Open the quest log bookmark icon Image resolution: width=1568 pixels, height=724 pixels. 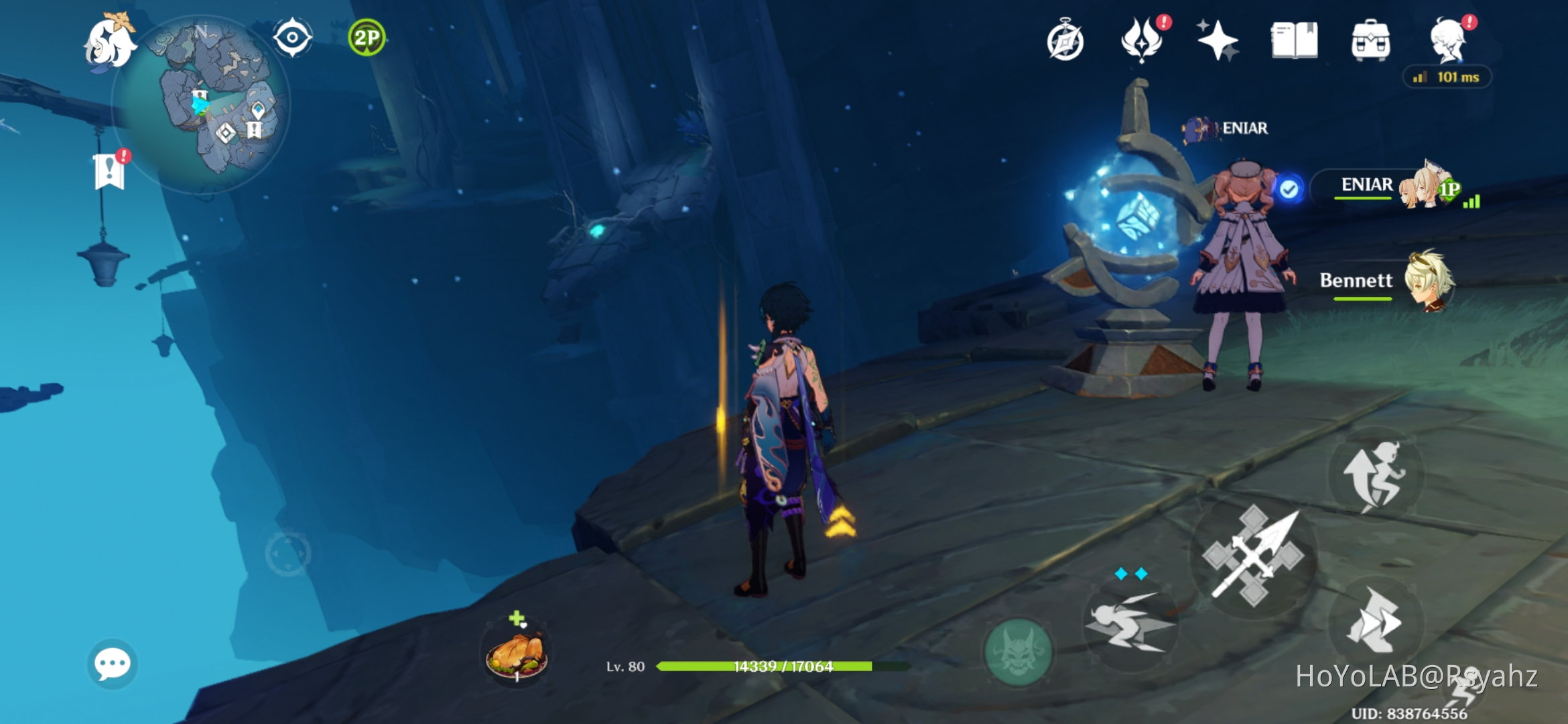click(110, 171)
